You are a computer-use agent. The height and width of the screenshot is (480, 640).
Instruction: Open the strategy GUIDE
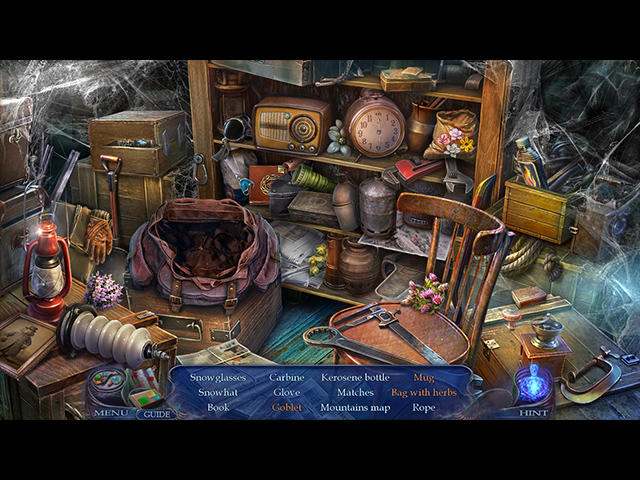[155, 413]
